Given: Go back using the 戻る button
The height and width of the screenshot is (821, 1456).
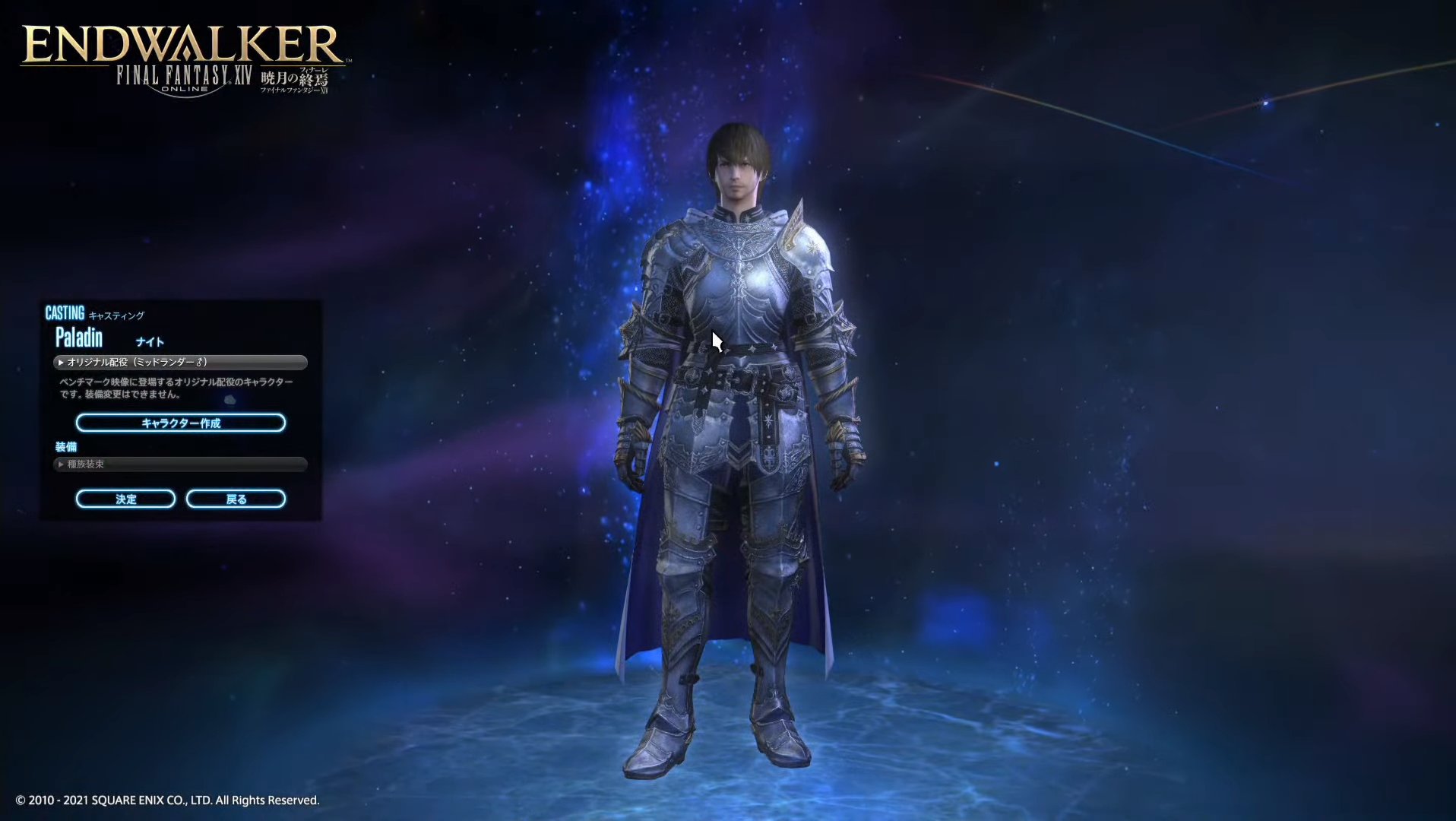Looking at the screenshot, I should [236, 499].
